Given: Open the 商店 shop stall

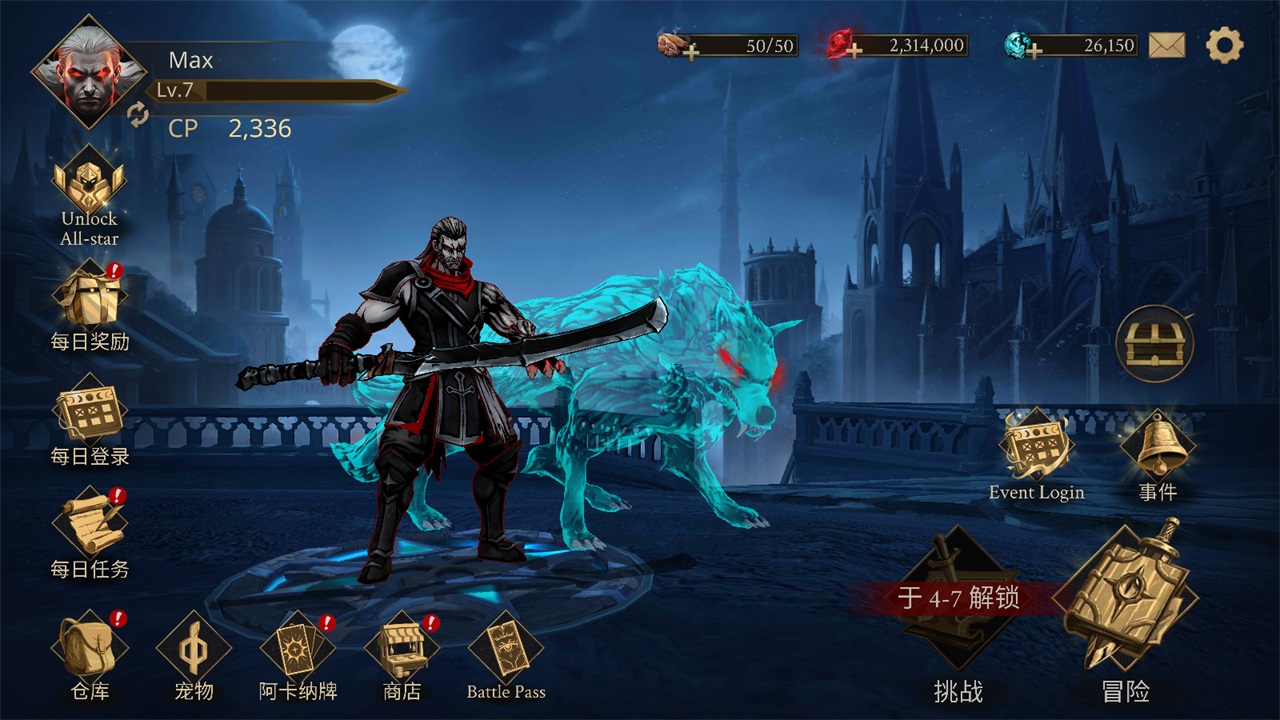Looking at the screenshot, I should [404, 648].
